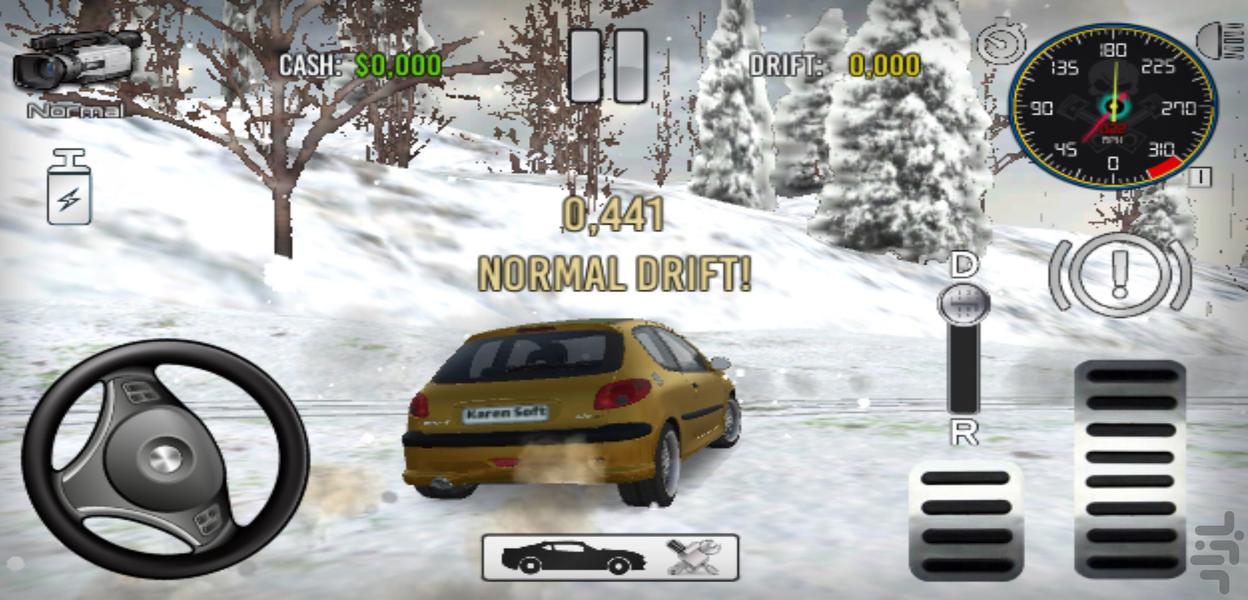Open the car garage and tools button
This screenshot has height=600, width=1248.
(610, 557)
